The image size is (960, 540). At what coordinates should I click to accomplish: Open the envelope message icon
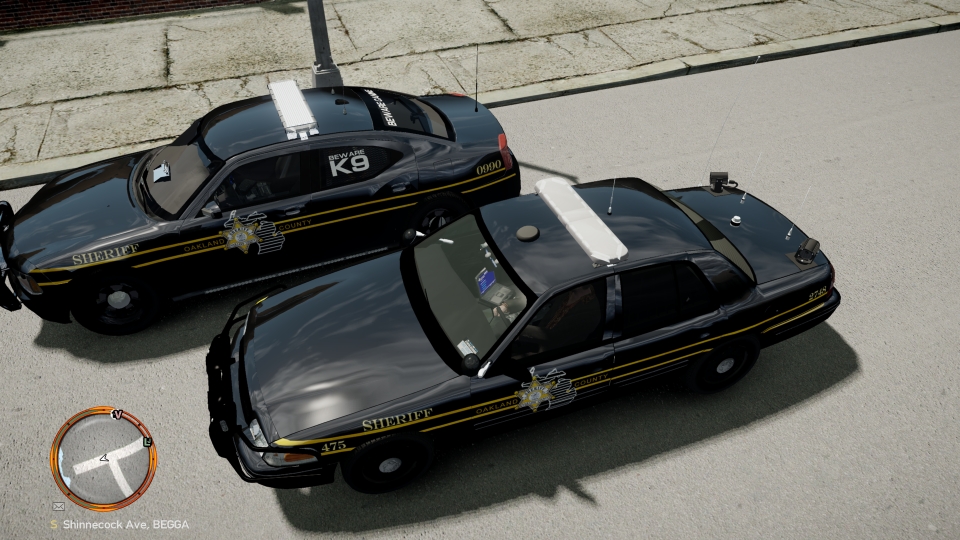57,507
